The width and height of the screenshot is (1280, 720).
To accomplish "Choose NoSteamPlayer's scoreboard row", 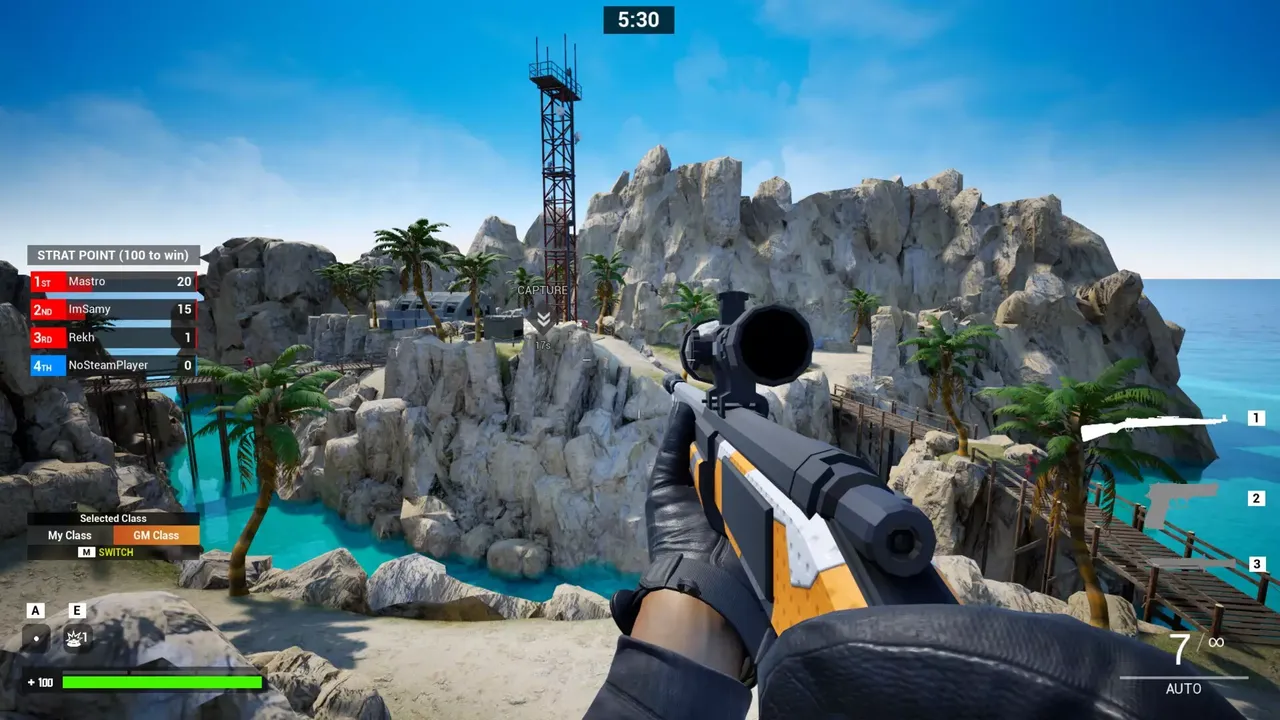I will click(x=113, y=366).
